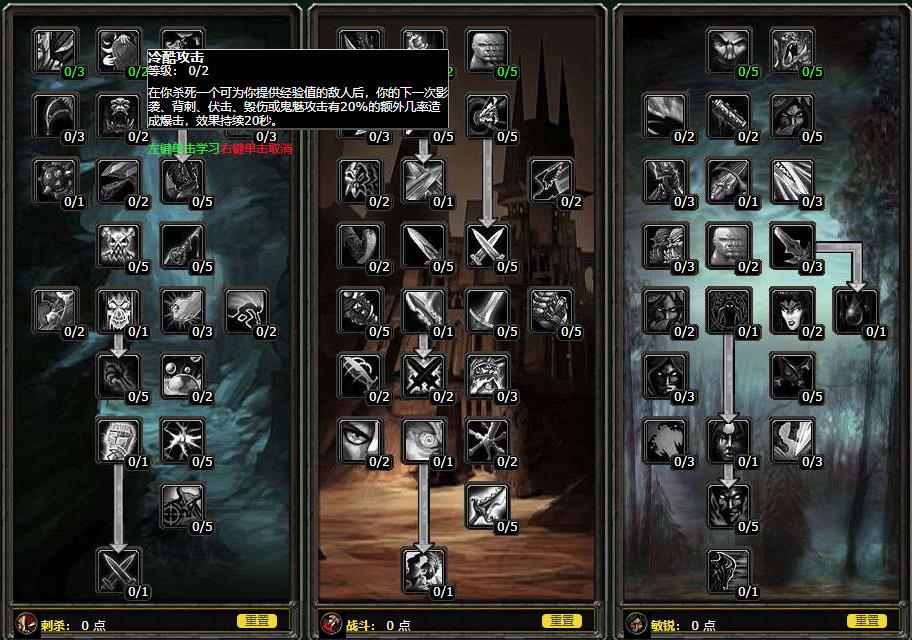912x640 pixels.
Task: Select the last 0/1 talent in 战斗 tree
Action: 423,570
